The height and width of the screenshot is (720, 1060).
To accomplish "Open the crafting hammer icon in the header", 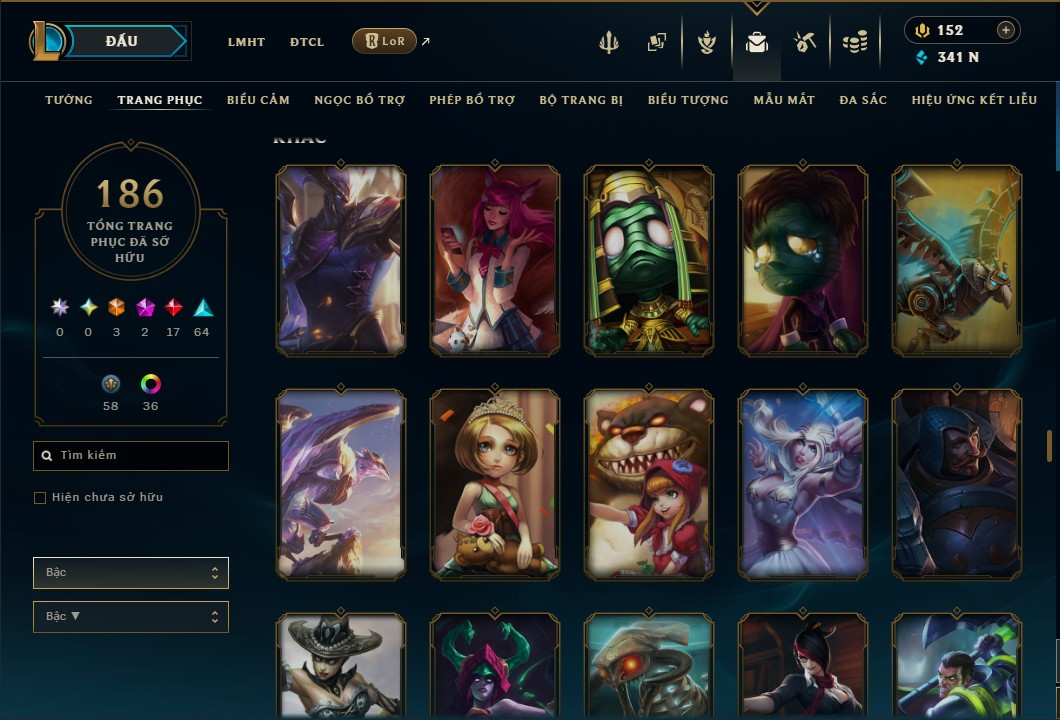I will 805,42.
